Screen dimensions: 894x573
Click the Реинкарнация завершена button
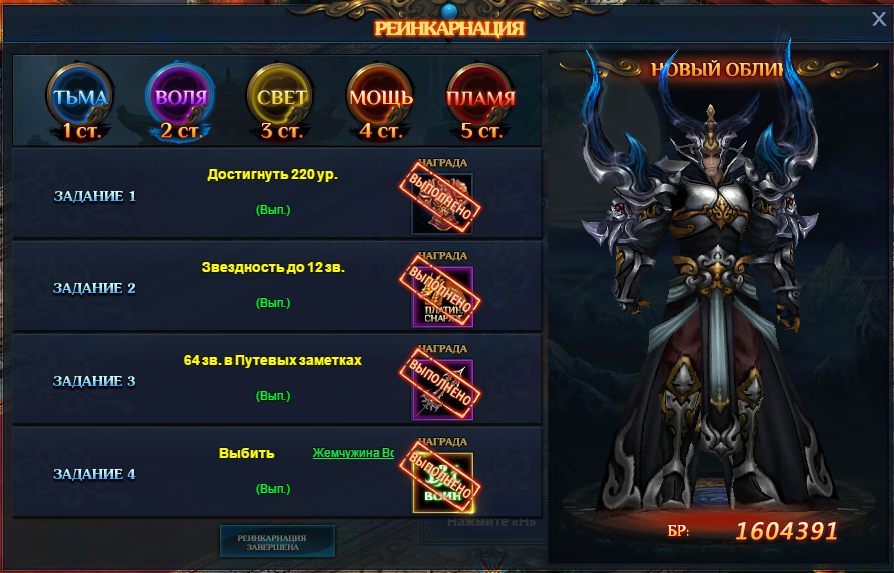(278, 541)
